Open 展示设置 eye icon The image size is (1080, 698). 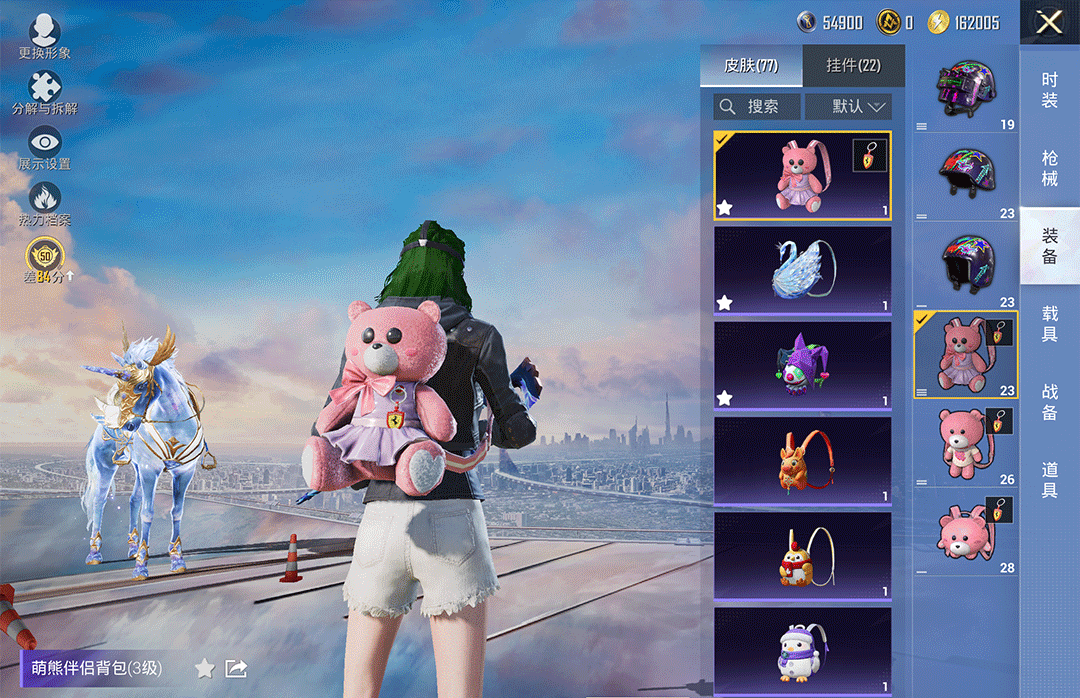(44, 148)
